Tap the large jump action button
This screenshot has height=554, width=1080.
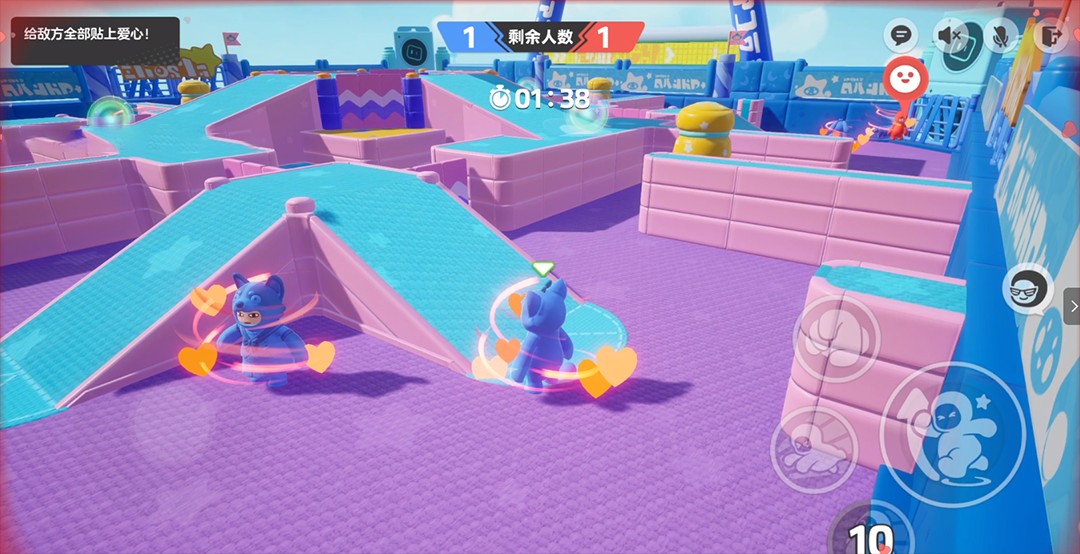tap(951, 434)
